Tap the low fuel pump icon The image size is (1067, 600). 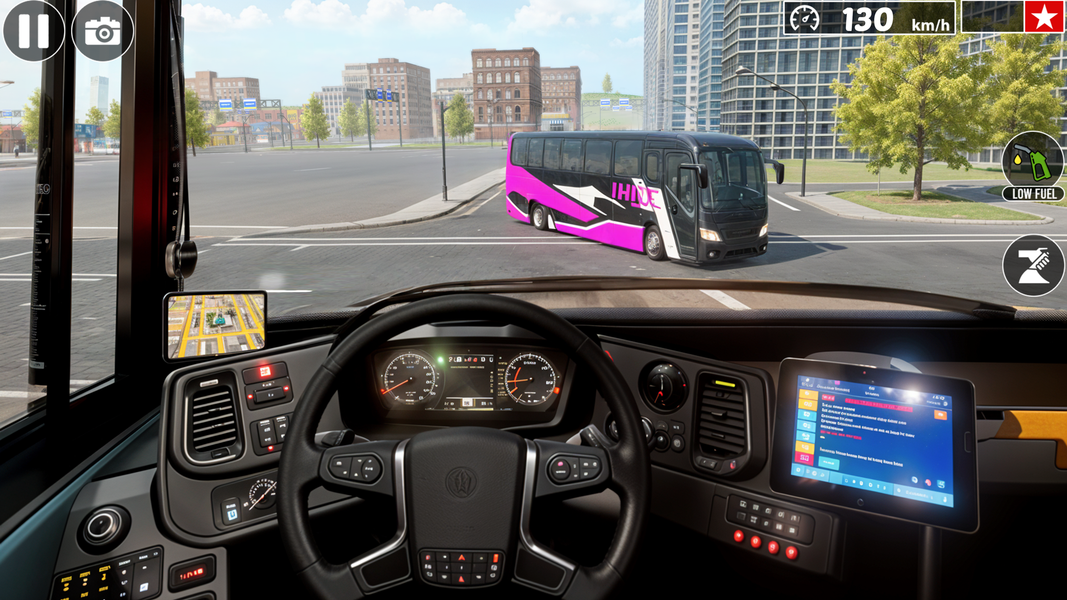[x=1032, y=160]
